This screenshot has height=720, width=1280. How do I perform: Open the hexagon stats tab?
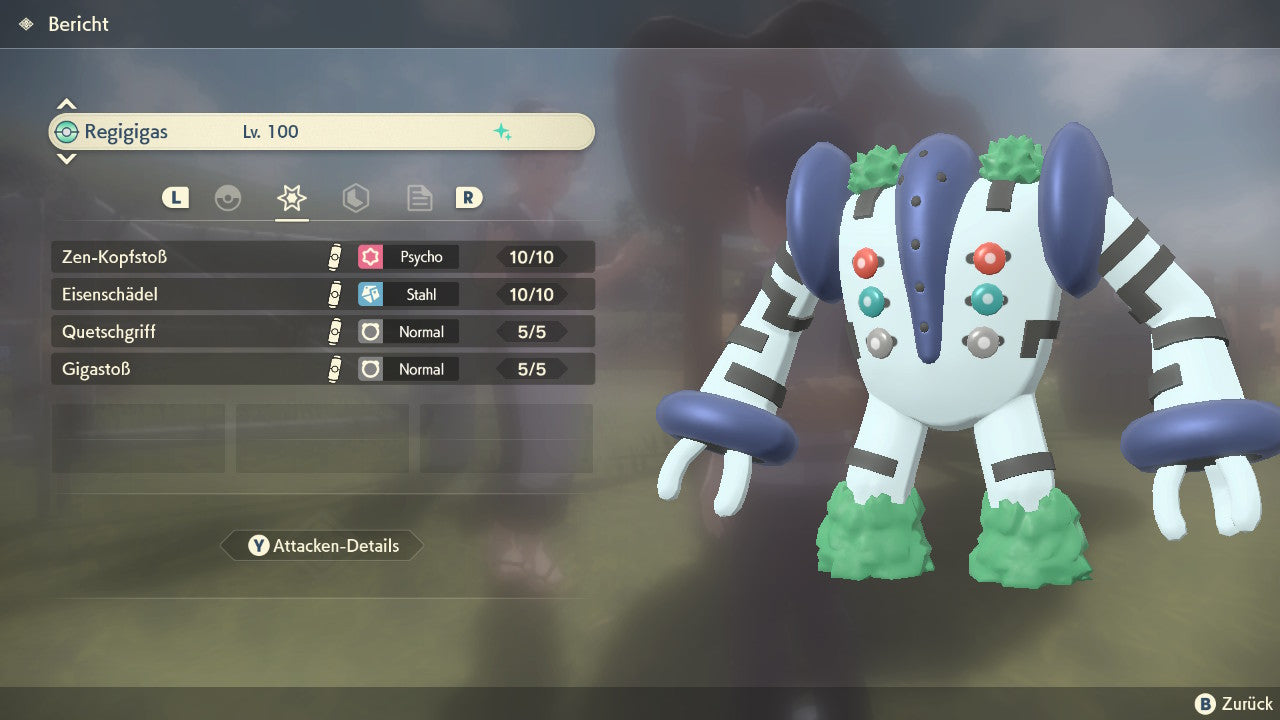(x=355, y=198)
